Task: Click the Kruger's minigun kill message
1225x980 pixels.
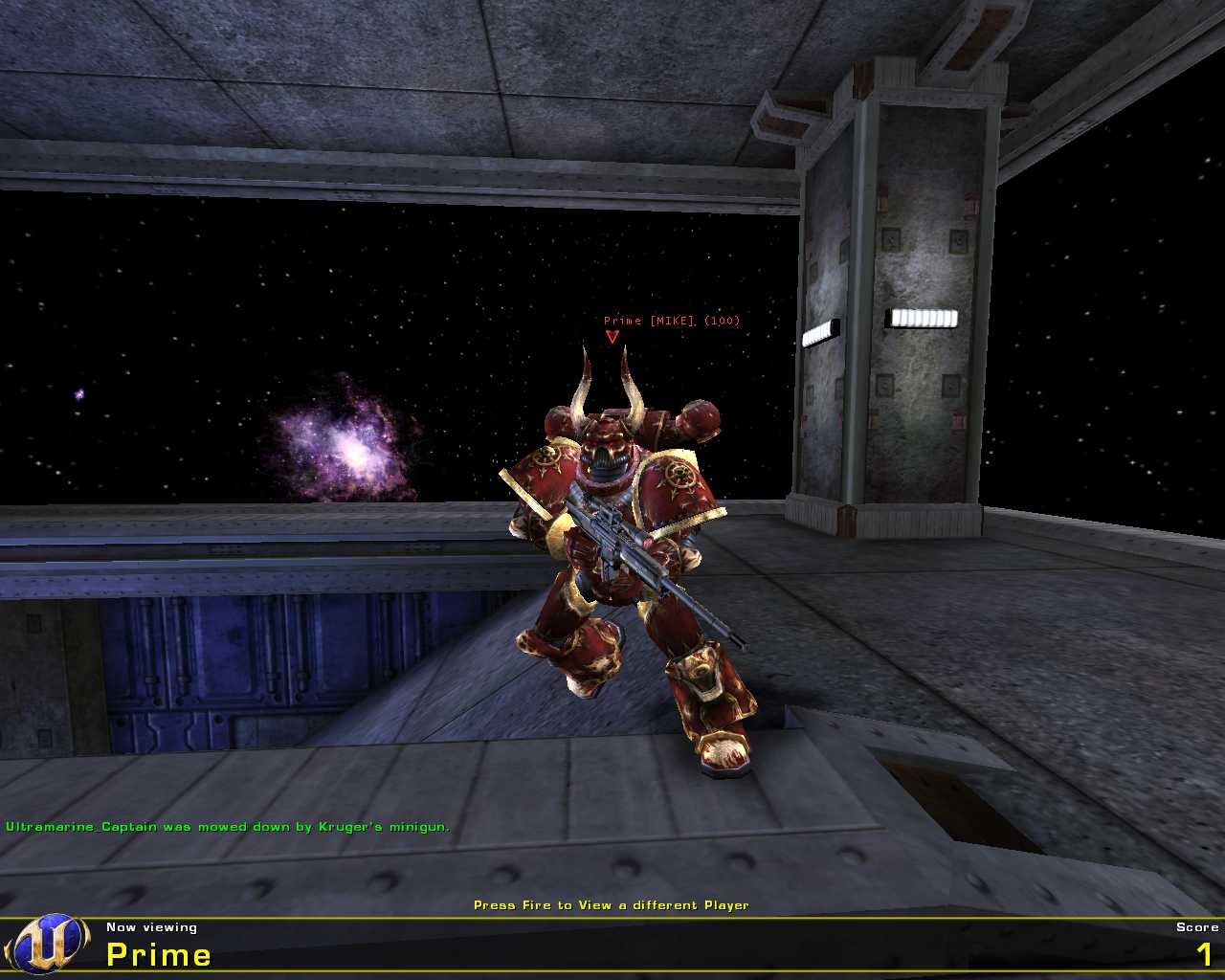Action: point(227,825)
